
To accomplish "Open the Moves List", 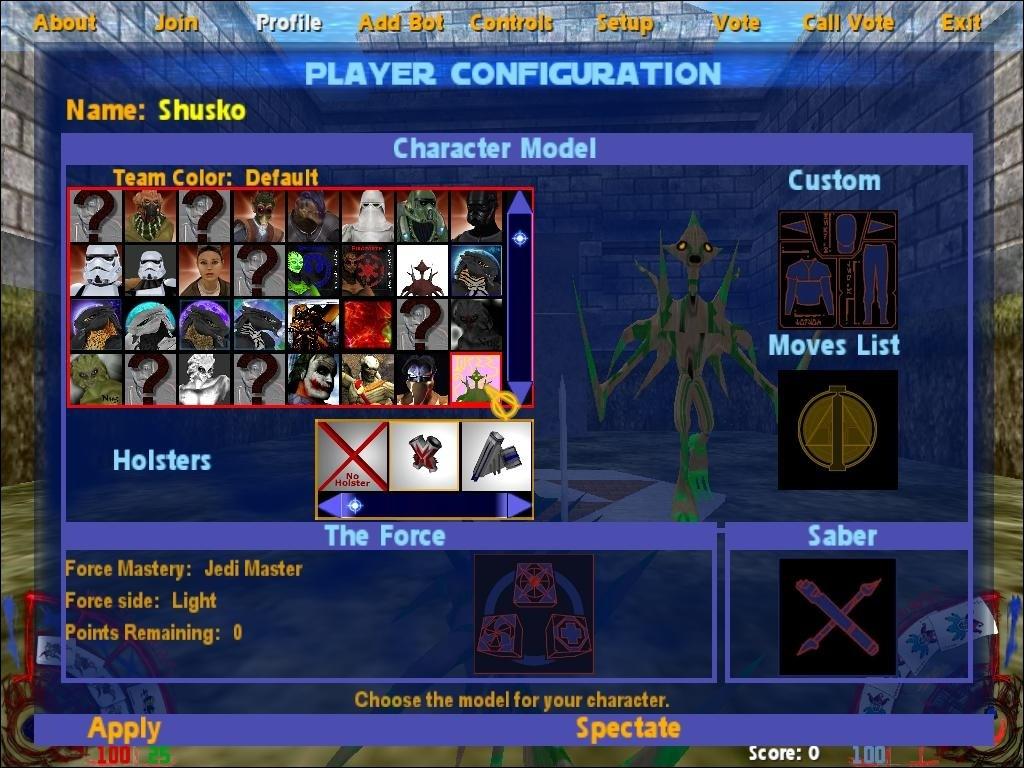I will [x=838, y=430].
